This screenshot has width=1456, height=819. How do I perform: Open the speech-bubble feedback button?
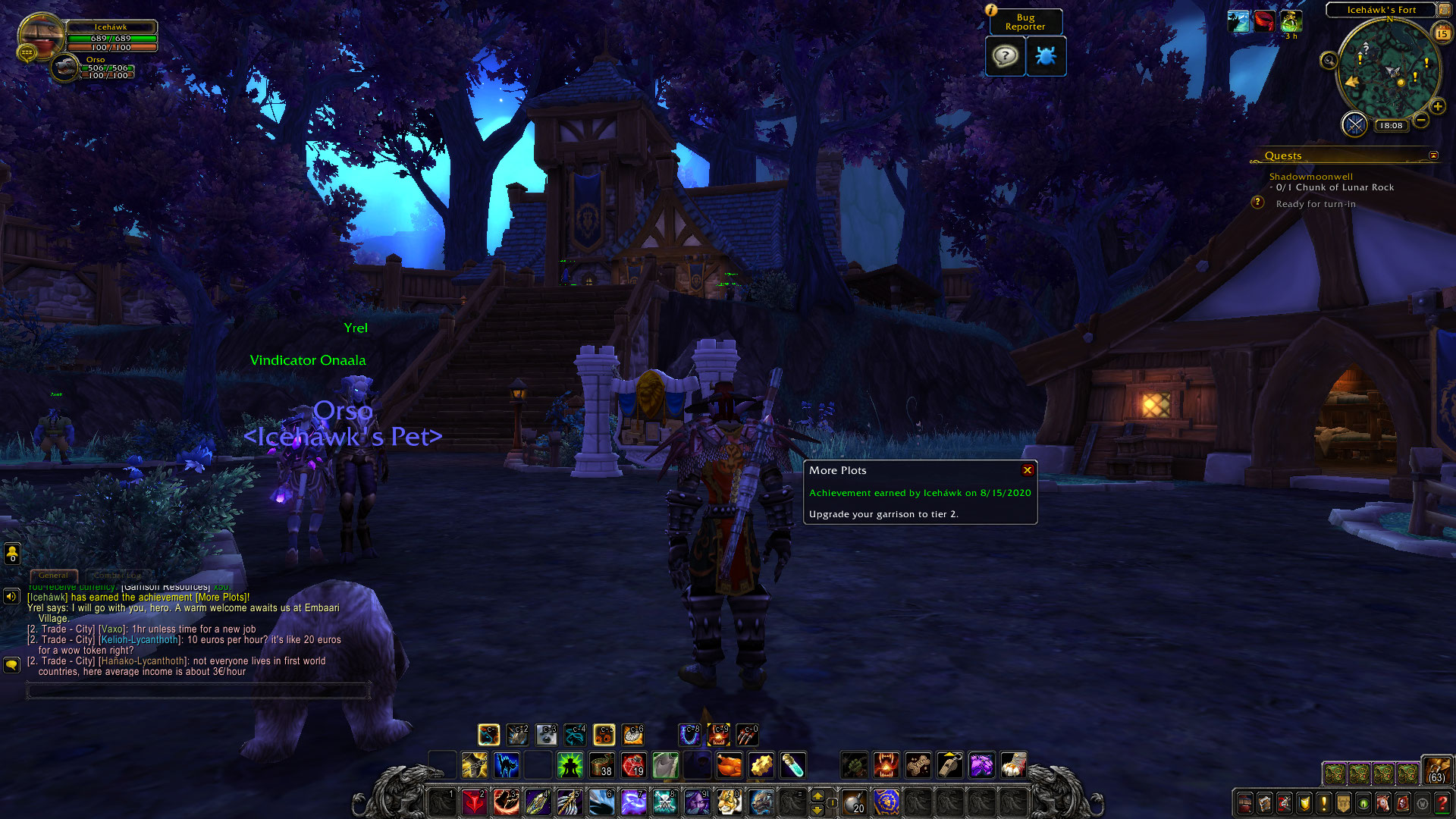(1005, 56)
